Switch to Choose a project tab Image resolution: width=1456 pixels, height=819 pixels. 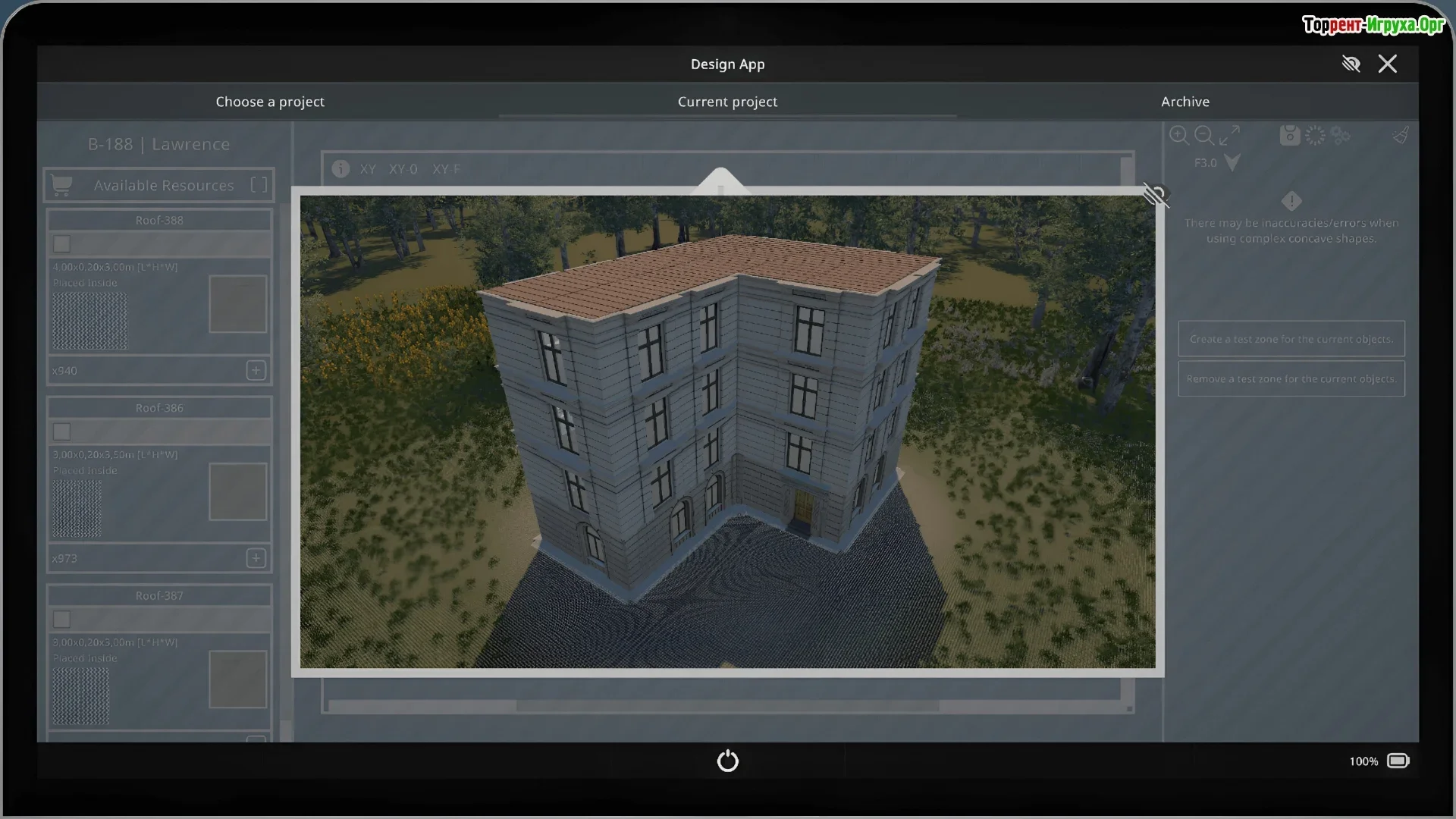pyautogui.click(x=269, y=102)
